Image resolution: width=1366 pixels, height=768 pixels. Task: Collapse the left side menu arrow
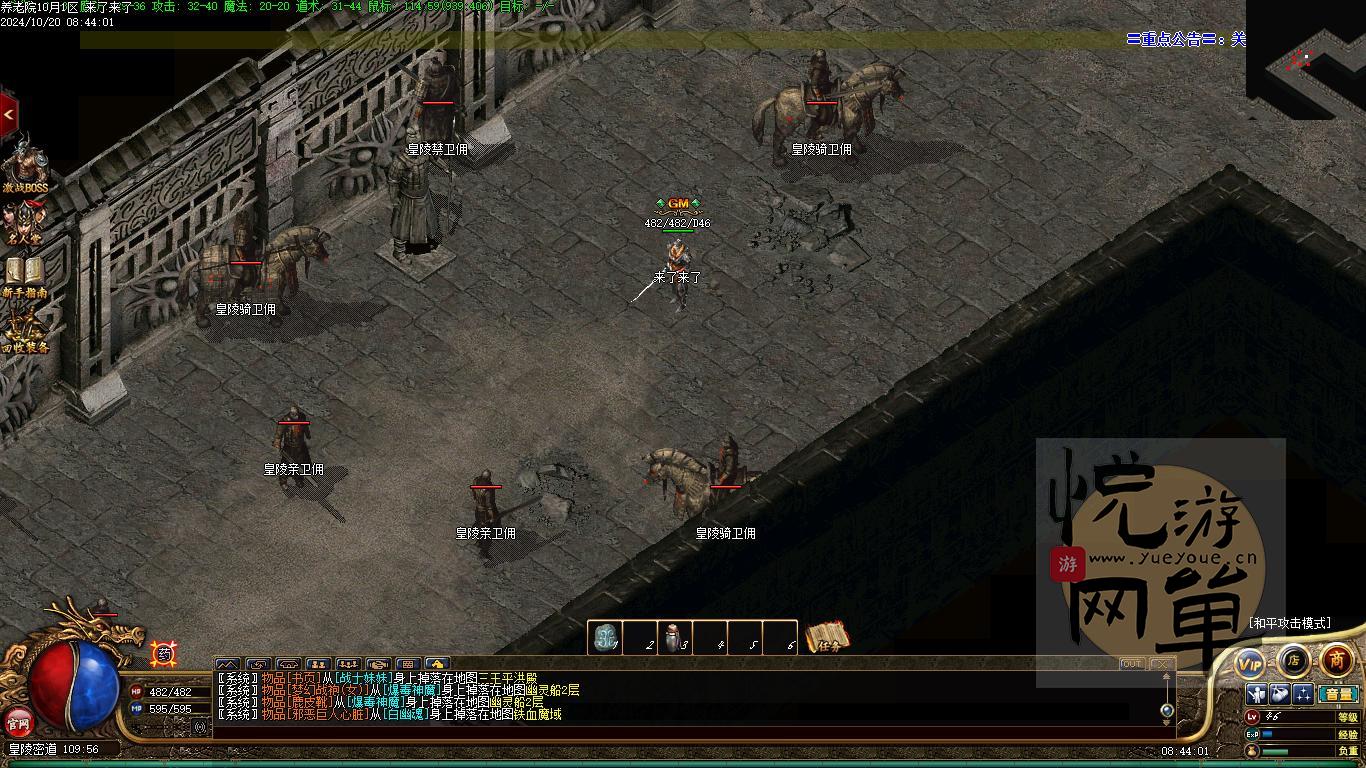[x=8, y=115]
